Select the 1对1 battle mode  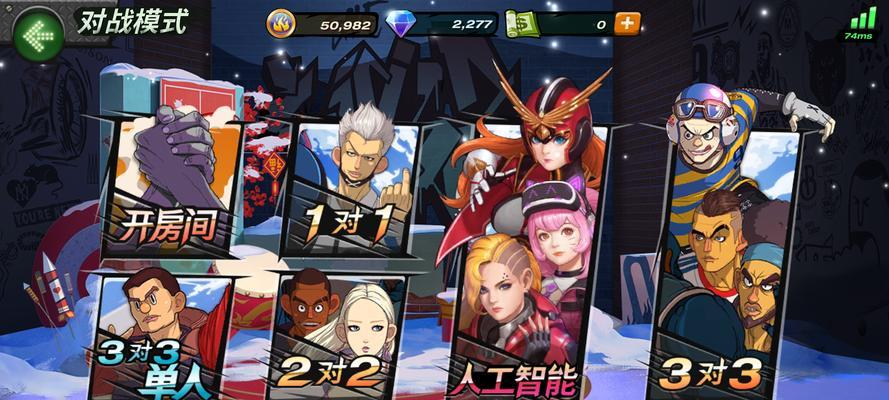tap(350, 190)
